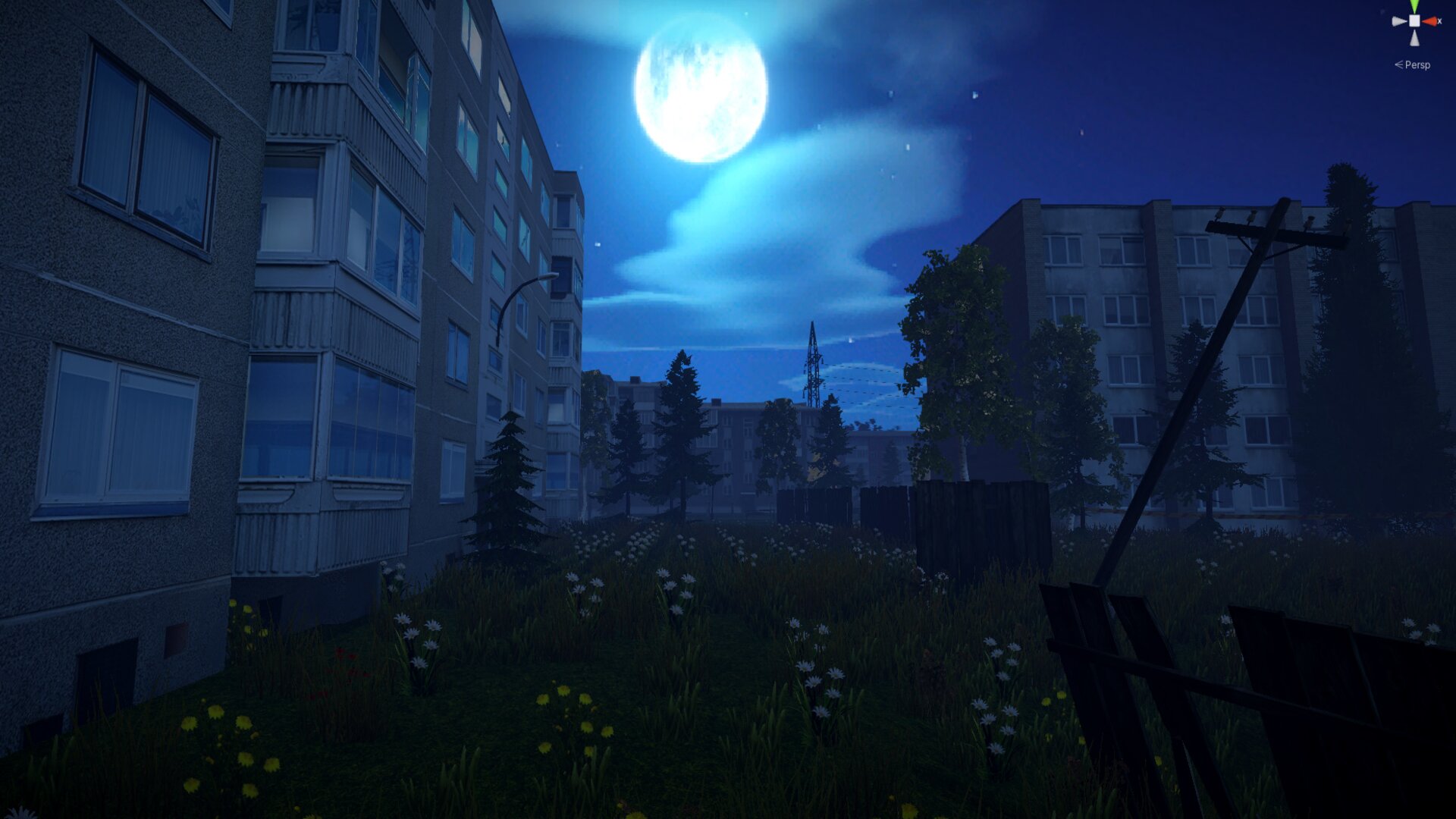Click the left gray axis cone on the gizmo
The width and height of the screenshot is (1456, 819).
1398,20
